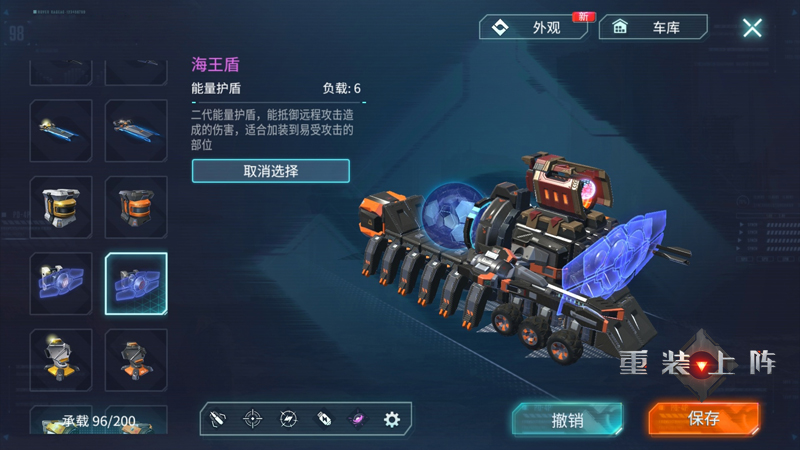Open the circled lightning energy category
Screen dimensions: 800x450
(288, 419)
